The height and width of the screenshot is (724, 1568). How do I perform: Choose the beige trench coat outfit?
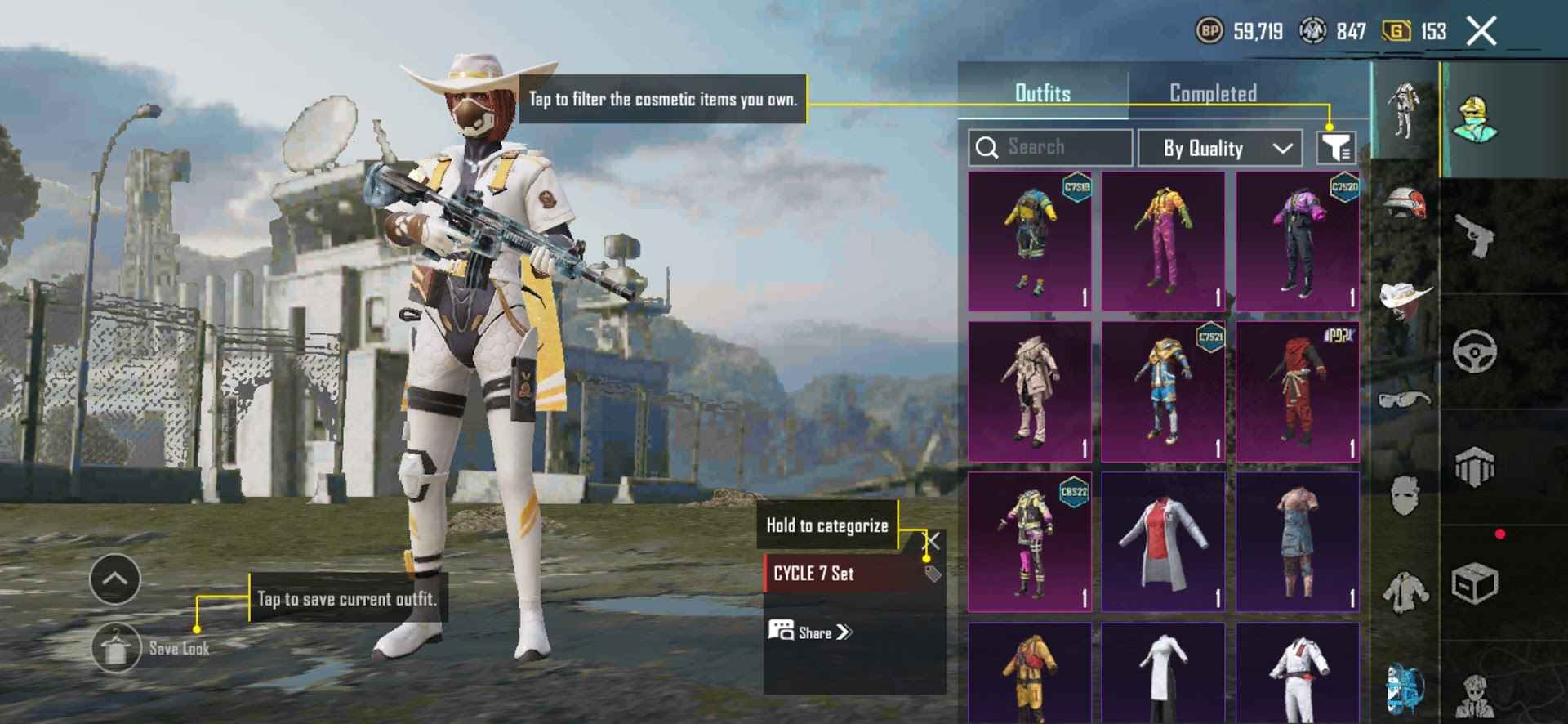[1030, 391]
